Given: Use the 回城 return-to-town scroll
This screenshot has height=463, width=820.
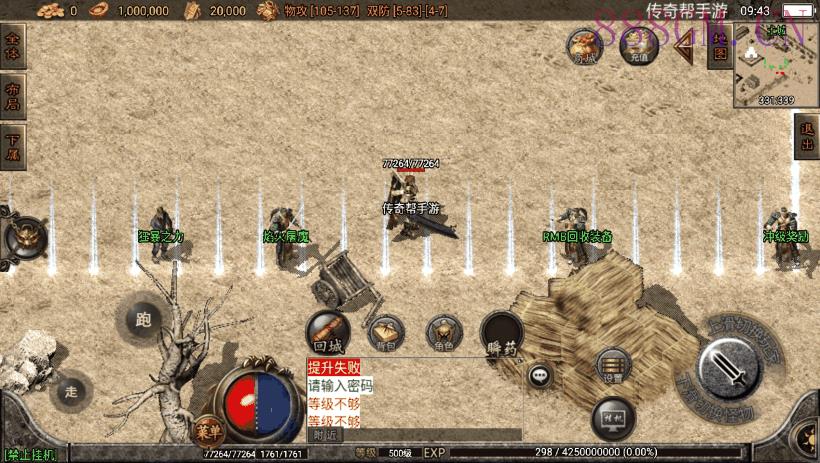Looking at the screenshot, I should (327, 331).
